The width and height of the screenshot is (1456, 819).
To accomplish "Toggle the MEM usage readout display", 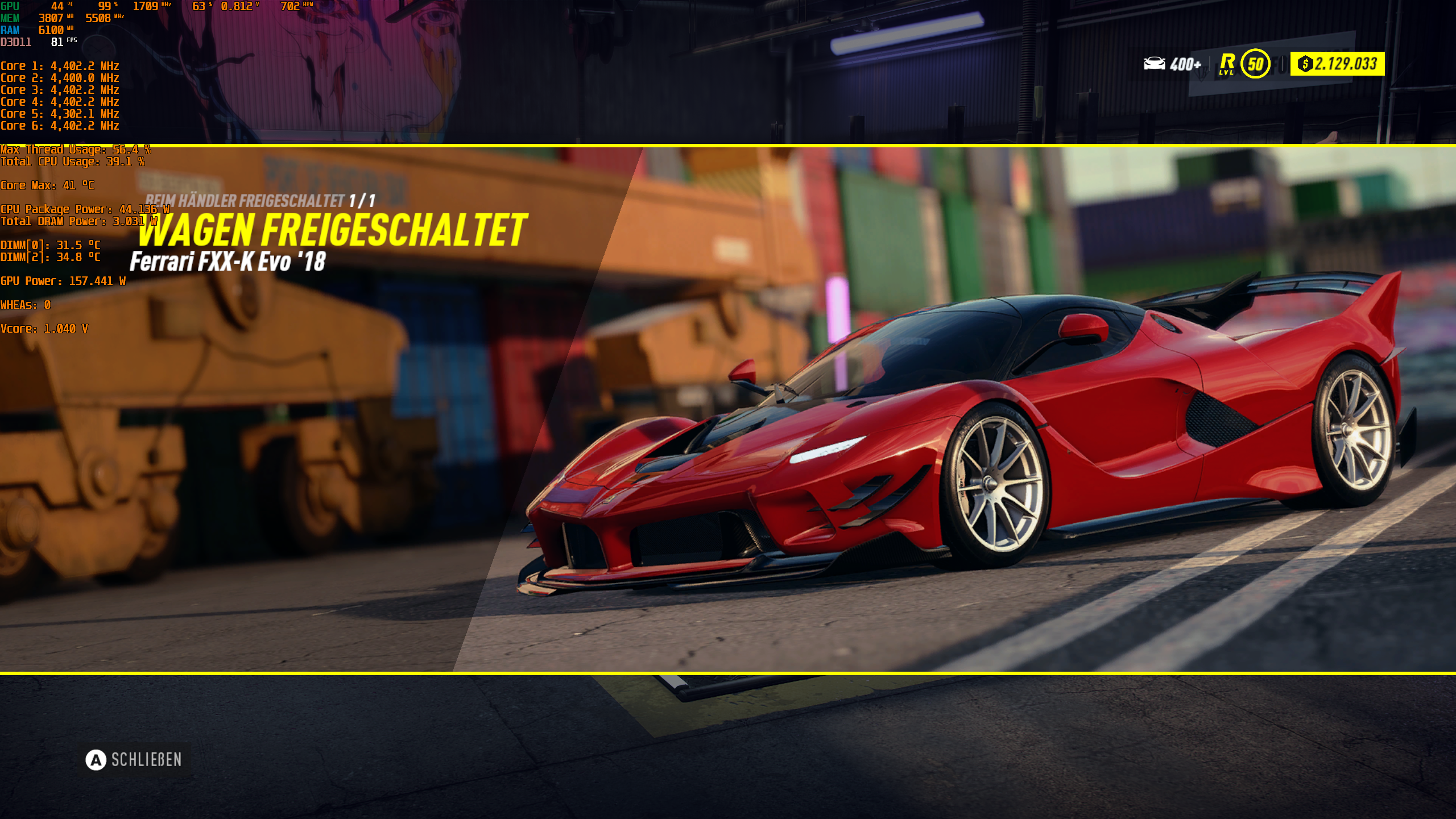I will 11,18.
